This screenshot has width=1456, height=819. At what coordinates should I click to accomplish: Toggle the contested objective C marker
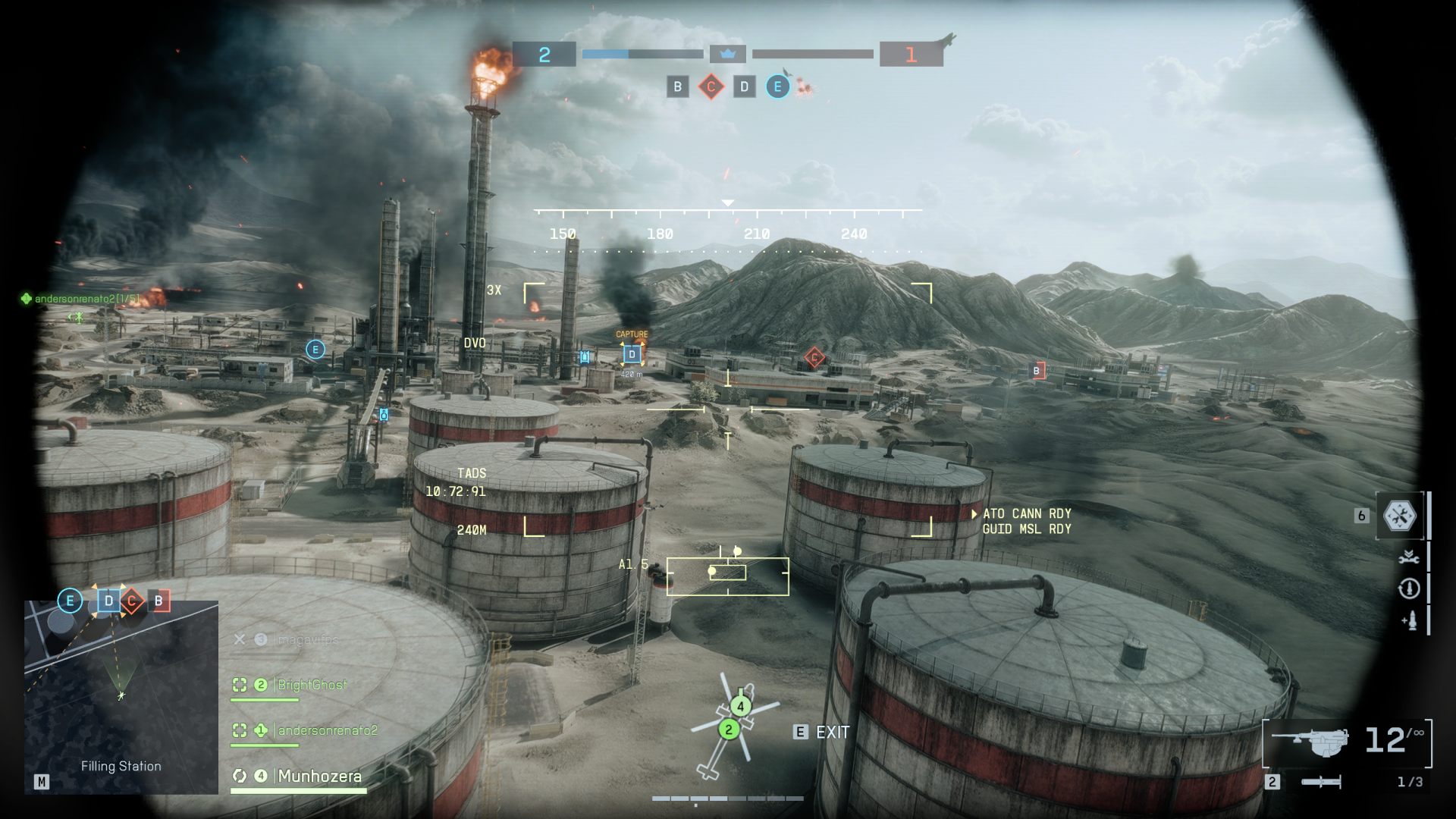[710, 86]
